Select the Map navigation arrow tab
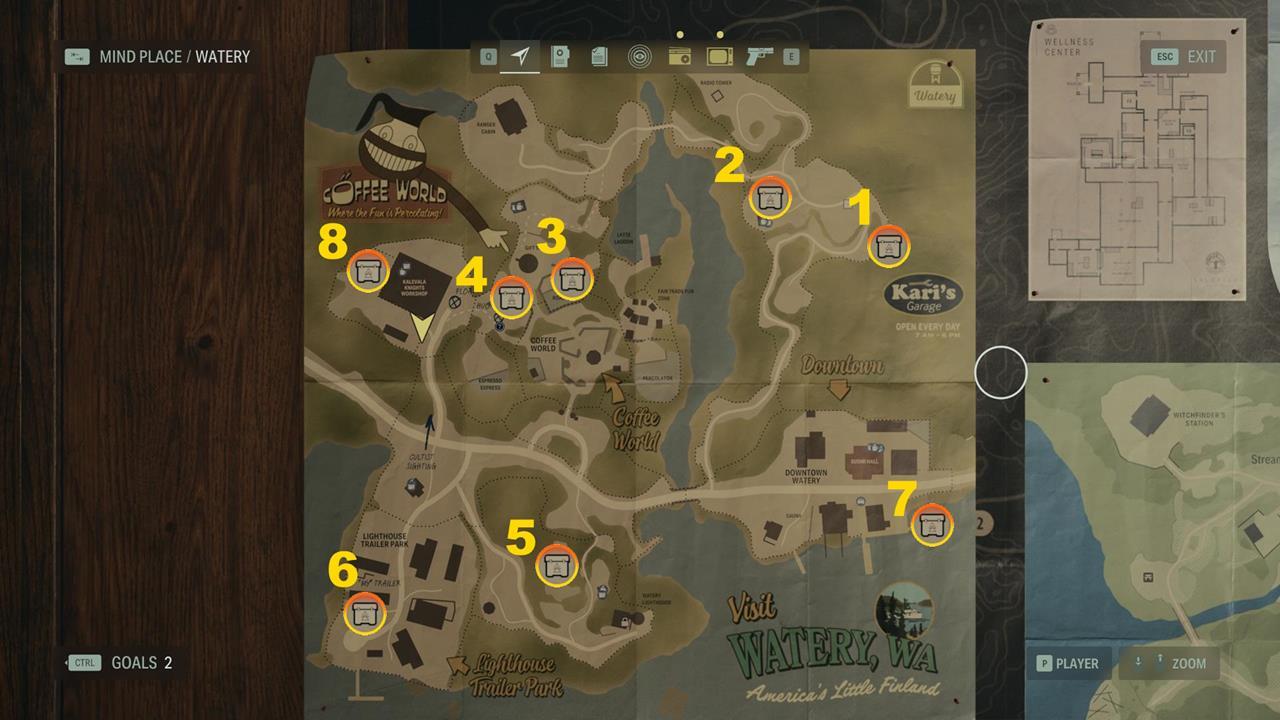Screen dimensions: 1280x720 [x=522, y=58]
